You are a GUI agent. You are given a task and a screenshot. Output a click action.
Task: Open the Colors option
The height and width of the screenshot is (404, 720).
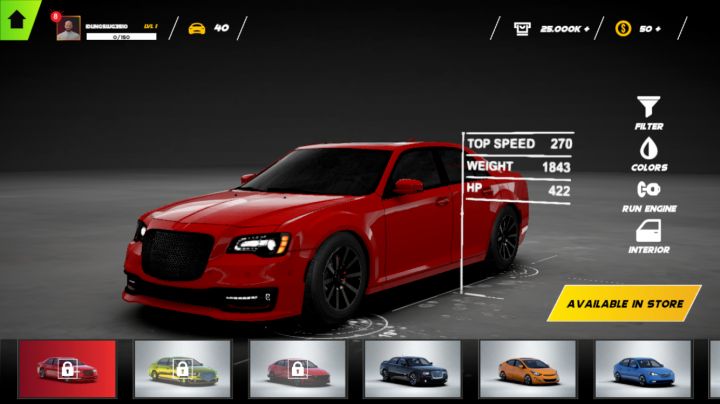648,153
